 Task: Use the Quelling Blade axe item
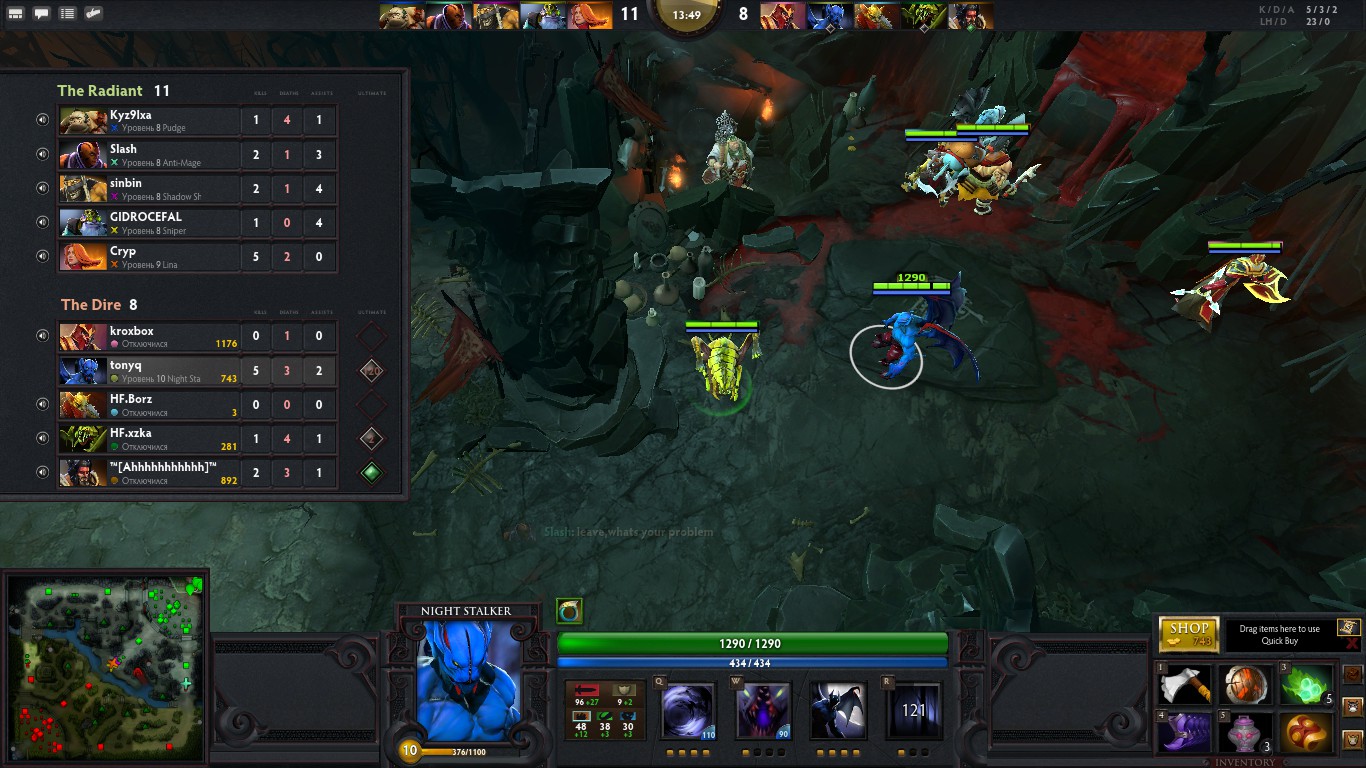click(x=1185, y=686)
